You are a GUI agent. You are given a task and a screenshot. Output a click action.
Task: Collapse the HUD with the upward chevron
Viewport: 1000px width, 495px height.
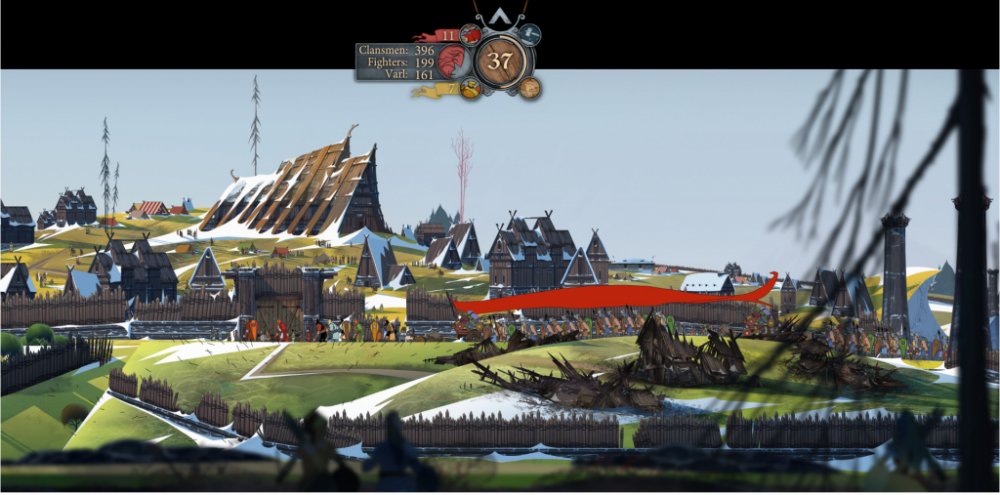tap(500, 16)
